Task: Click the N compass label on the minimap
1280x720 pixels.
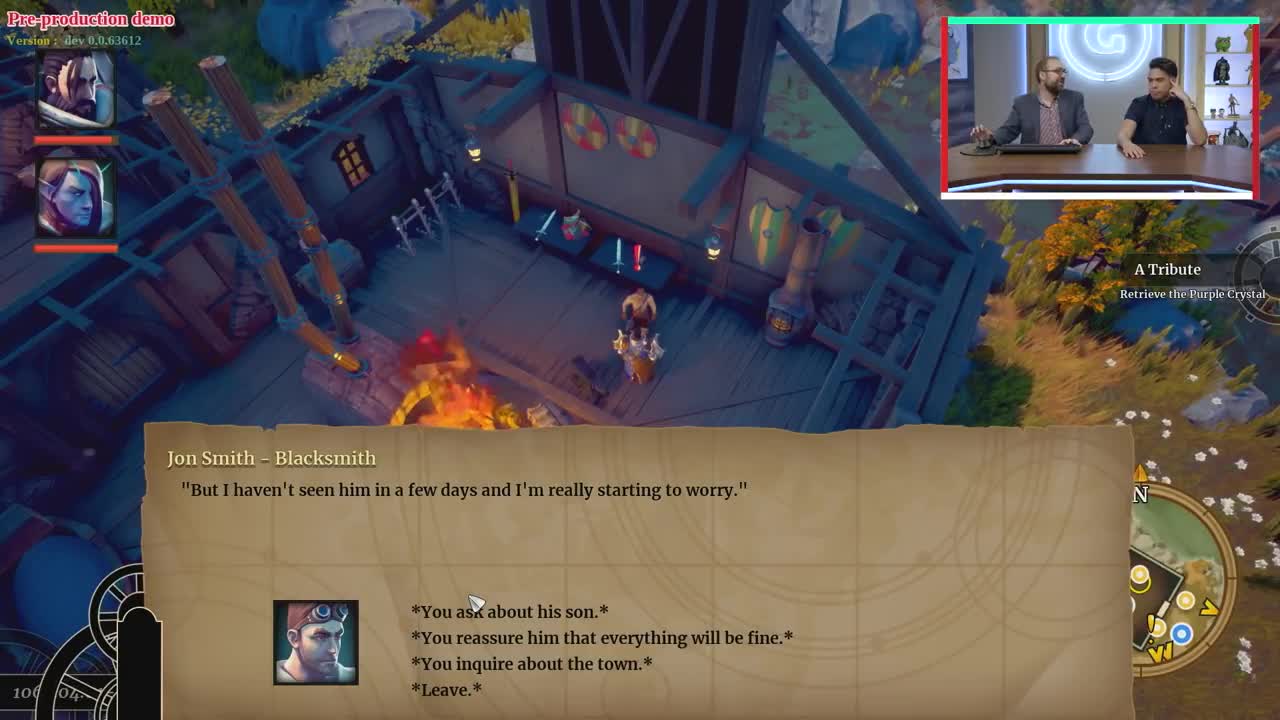Action: (x=1138, y=493)
